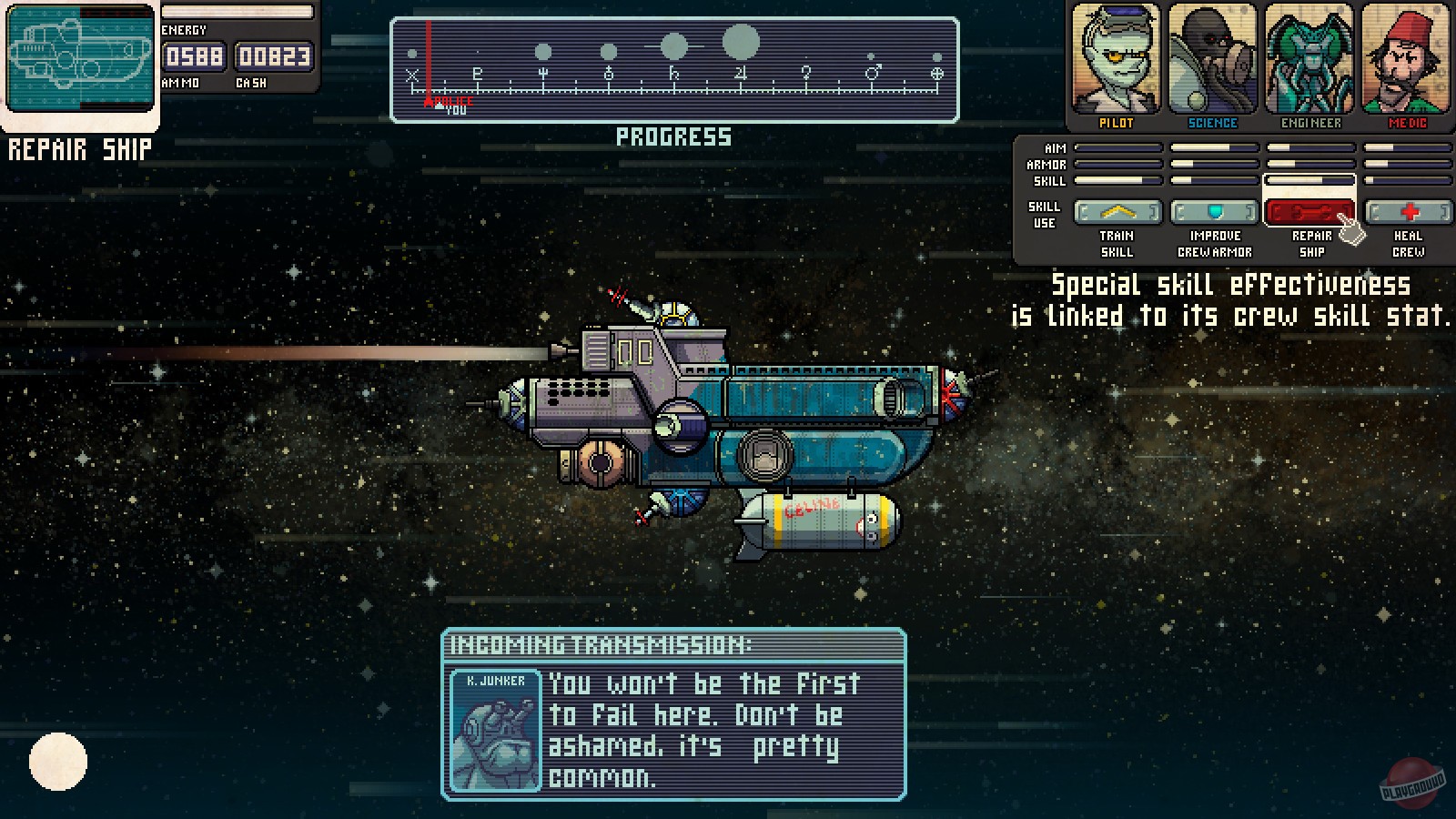Use the Heal Crew skill button
This screenshot has height=819, width=1456.
click(x=1408, y=212)
